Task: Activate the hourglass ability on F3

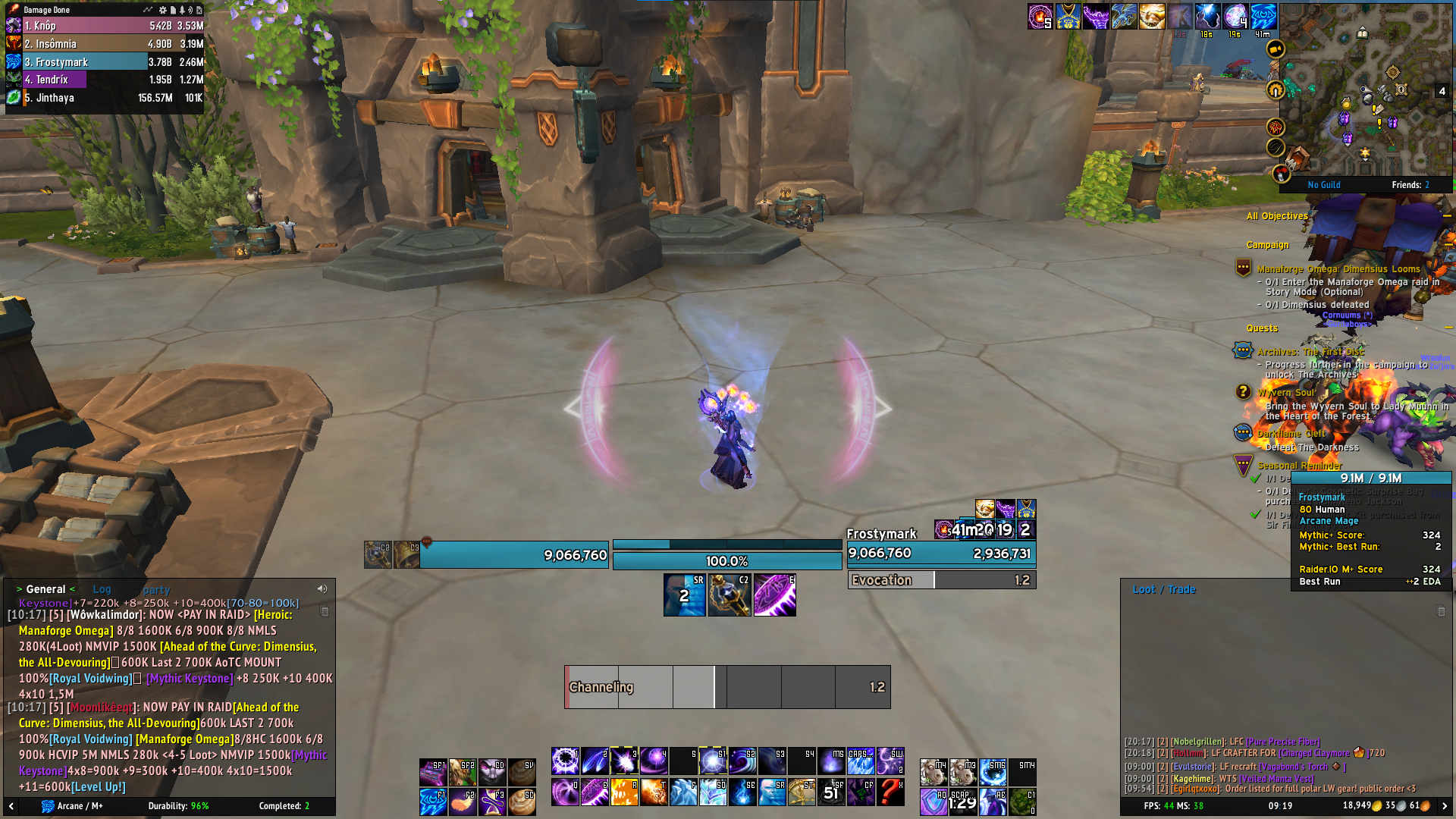Action: [x=492, y=802]
